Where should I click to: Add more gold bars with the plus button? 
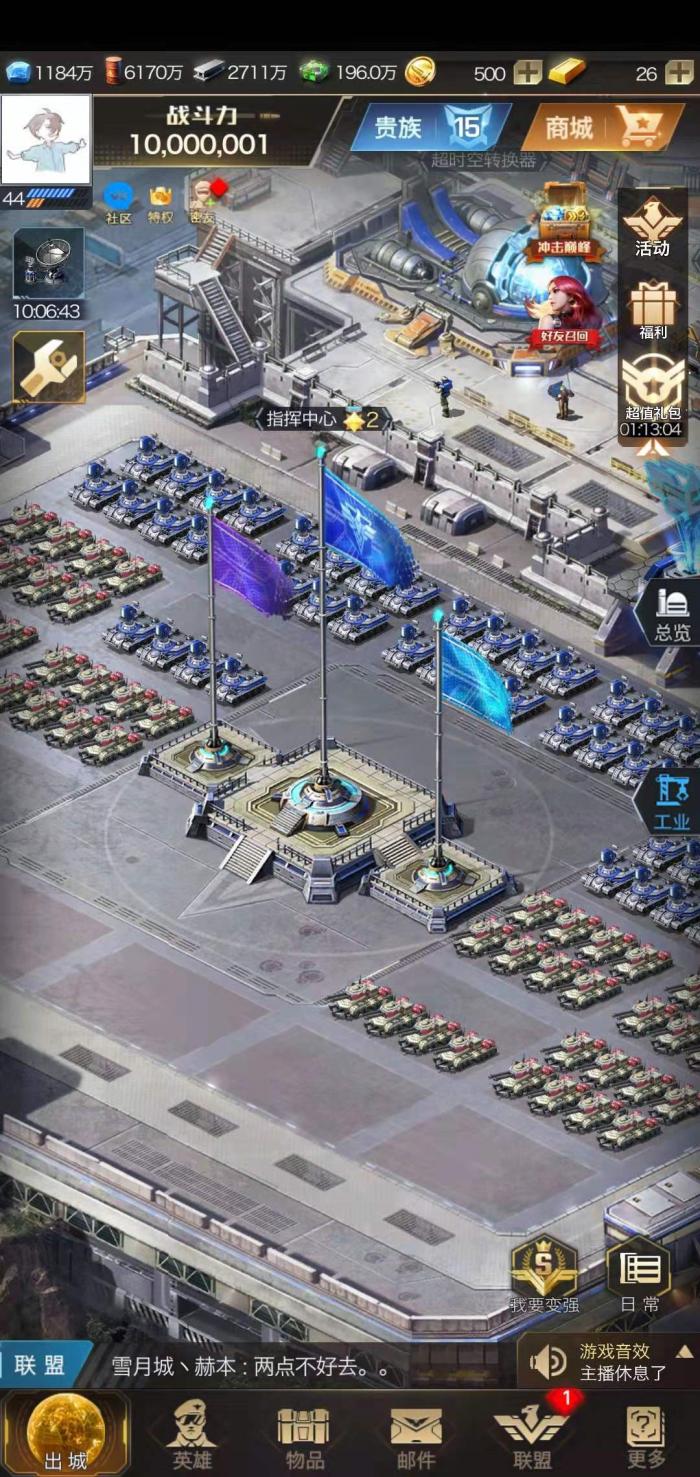tap(681, 73)
